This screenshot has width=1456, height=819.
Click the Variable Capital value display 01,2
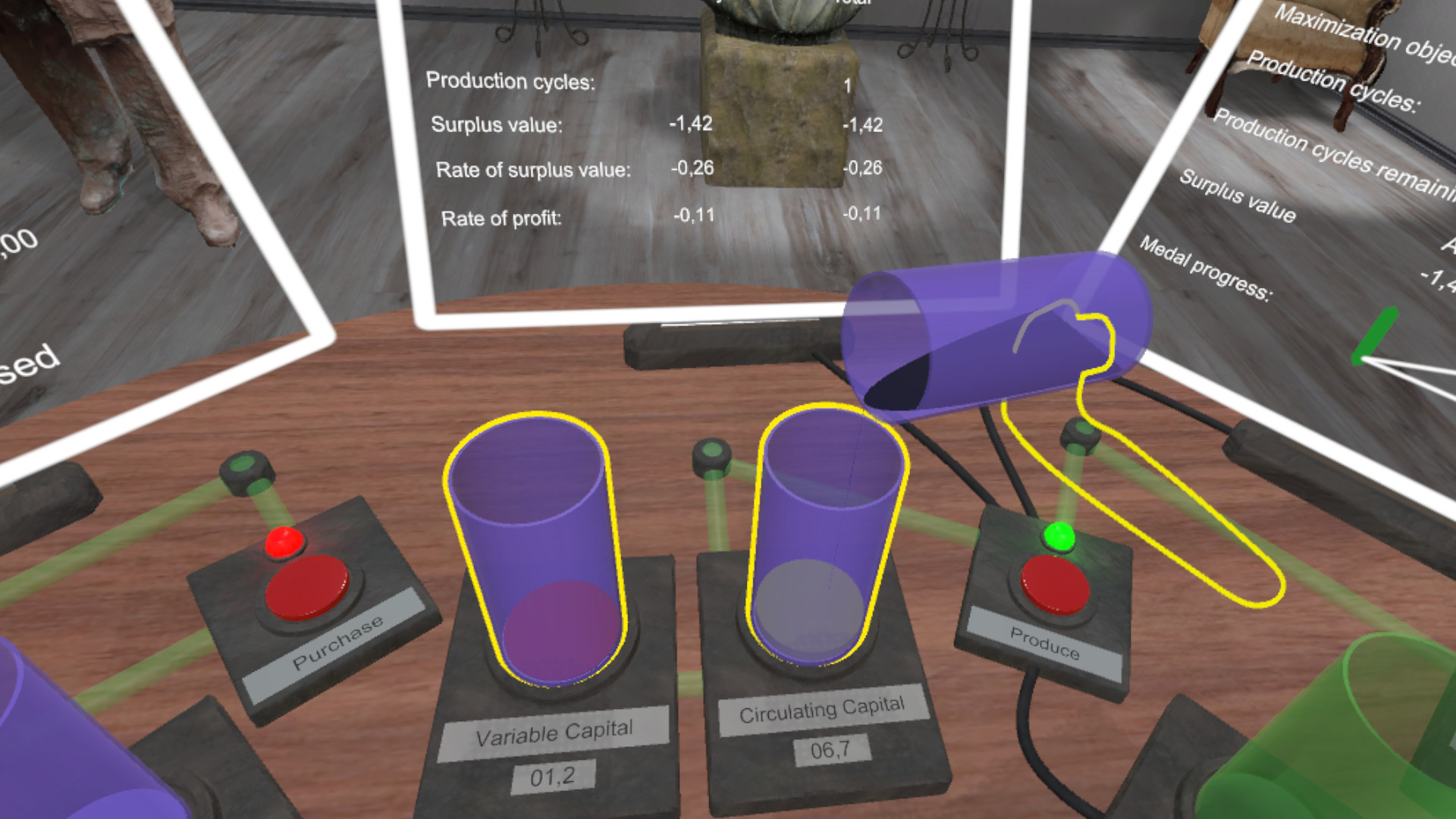tap(553, 775)
